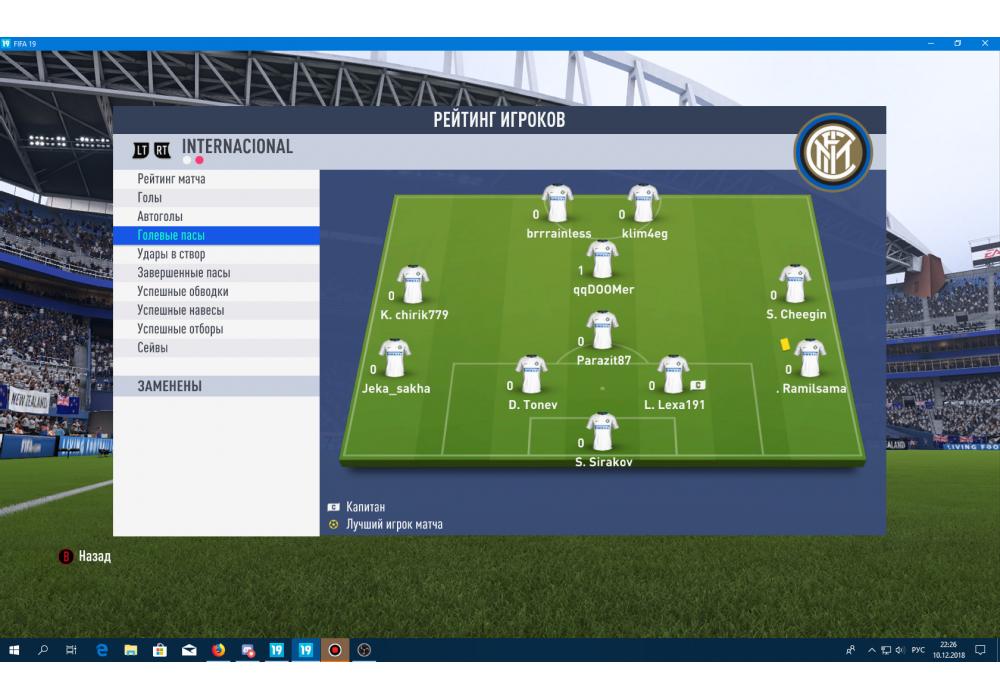The width and height of the screenshot is (1000, 700).
Task: Choose the Голы list option
Action: 150,198
